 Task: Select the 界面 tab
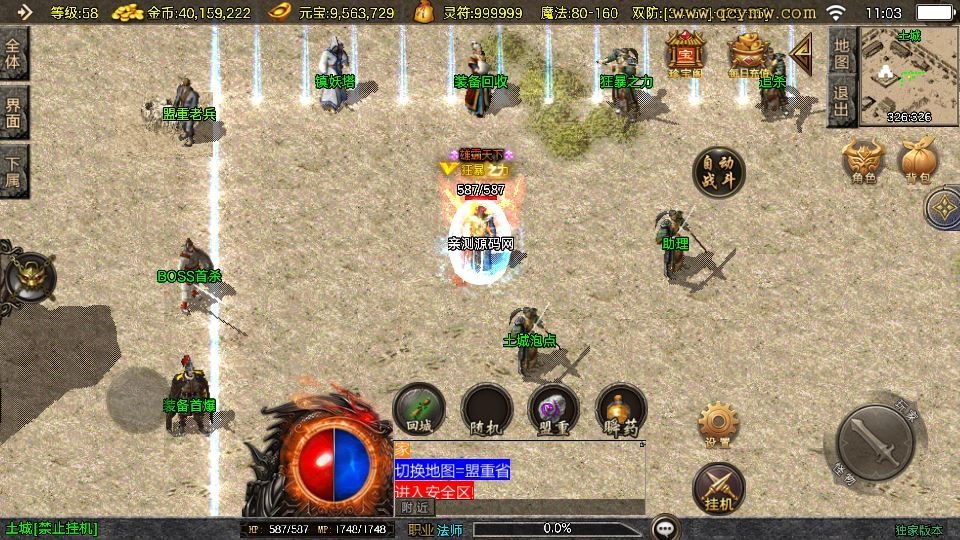[x=14, y=112]
